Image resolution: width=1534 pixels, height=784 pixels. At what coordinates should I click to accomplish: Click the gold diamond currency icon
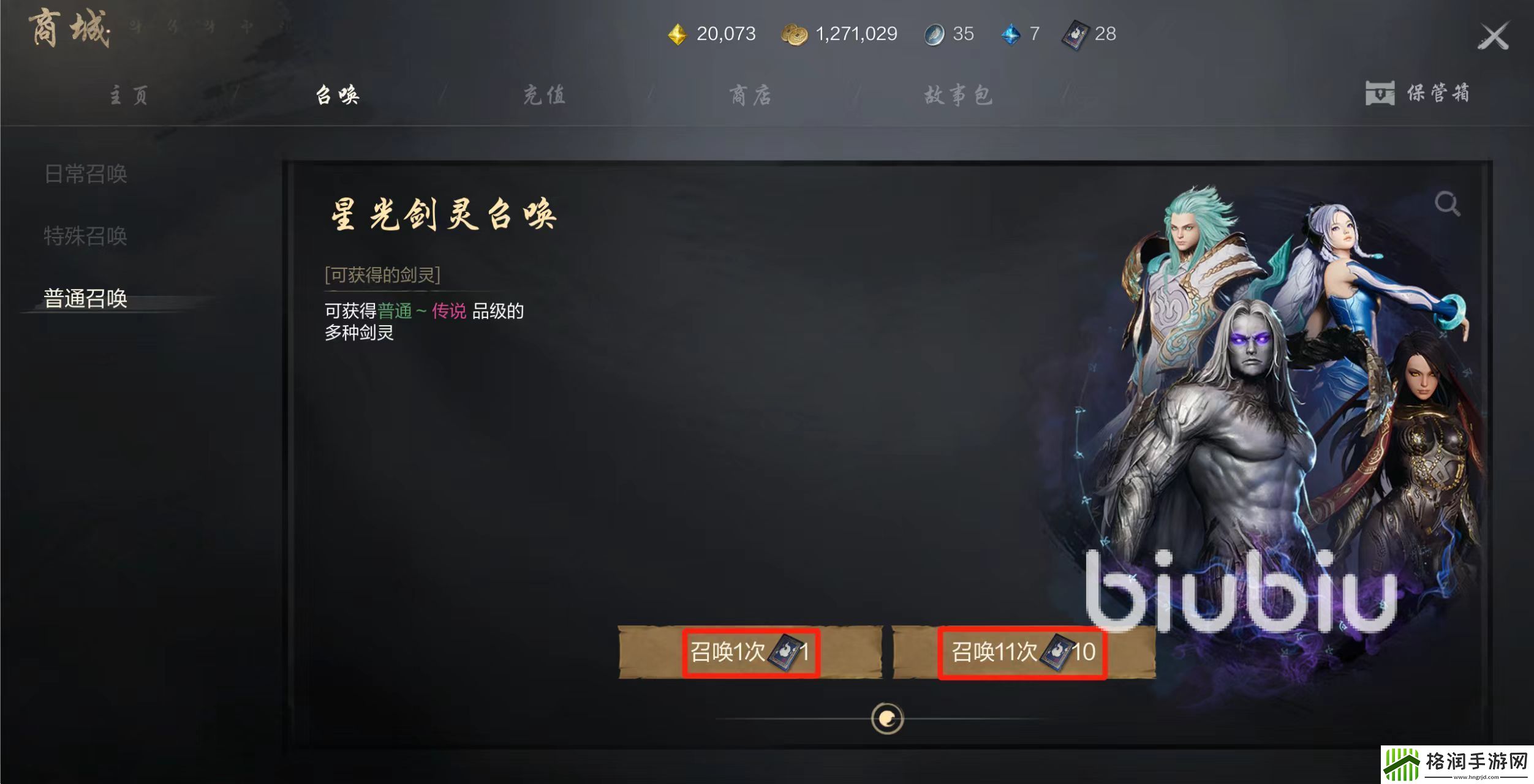point(678,34)
